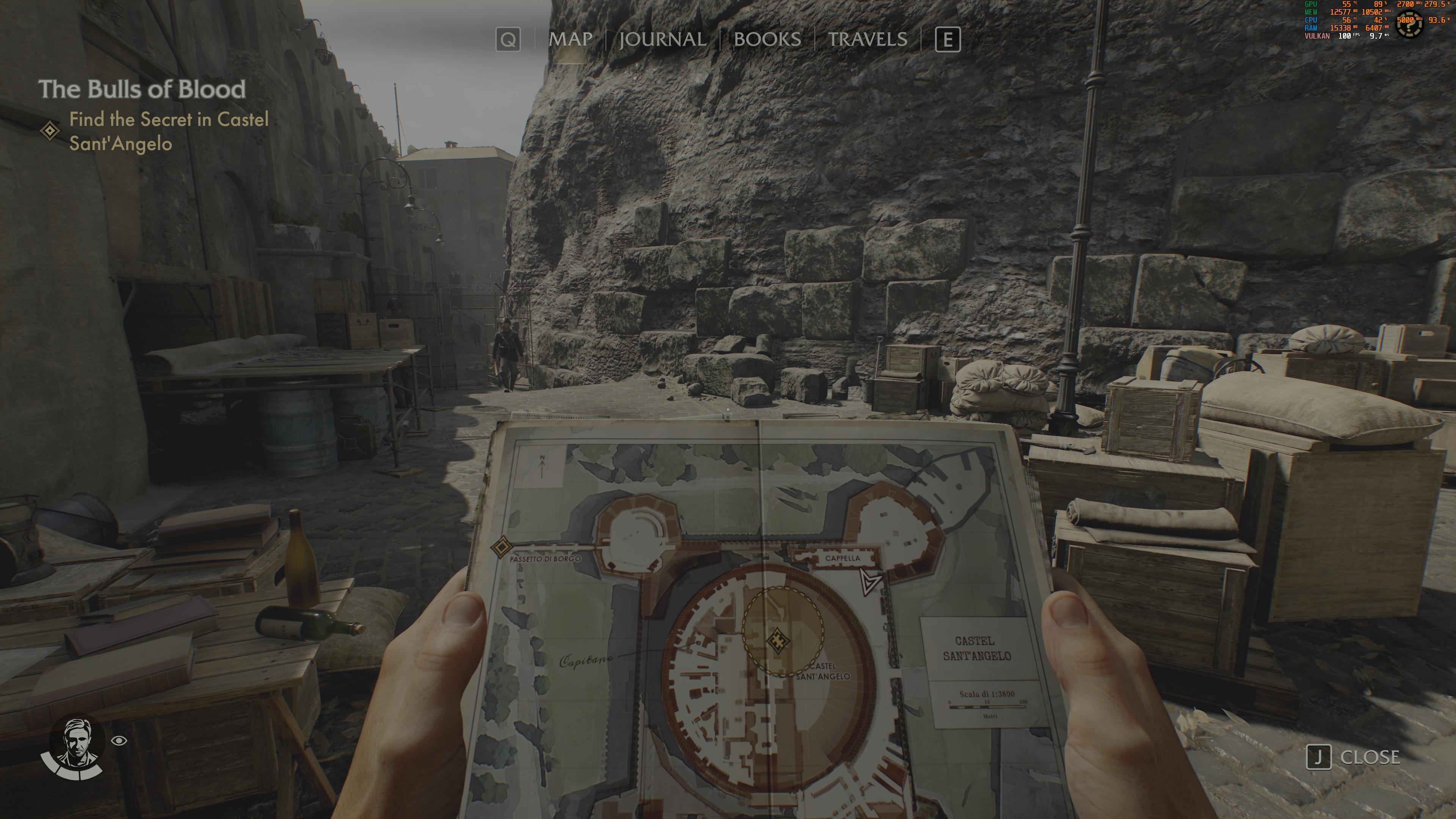The width and height of the screenshot is (1456, 819).
Task: Select the objective marker inside the yellow circle
Action: coord(777,640)
